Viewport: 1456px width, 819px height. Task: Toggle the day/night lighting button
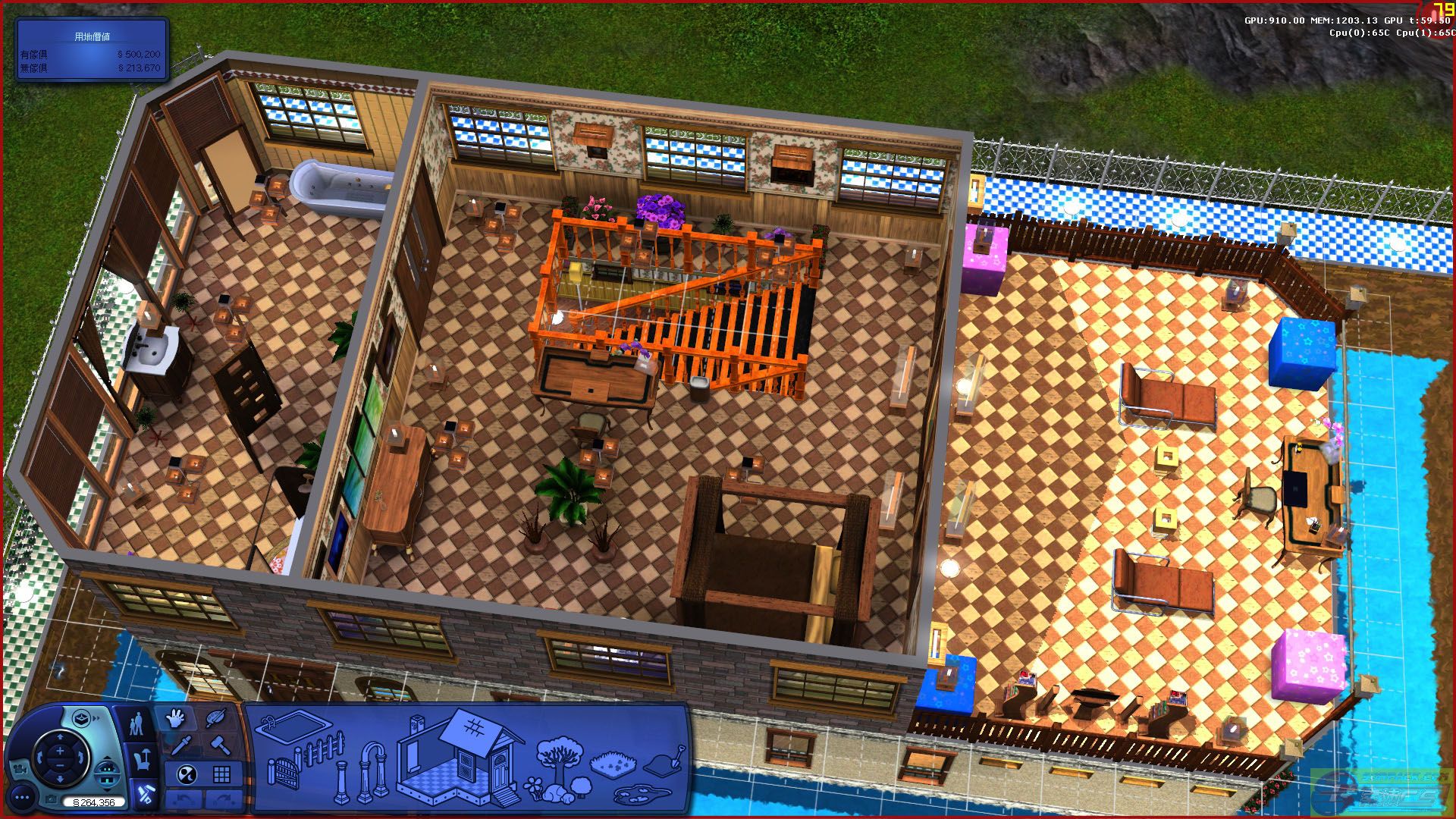(187, 774)
